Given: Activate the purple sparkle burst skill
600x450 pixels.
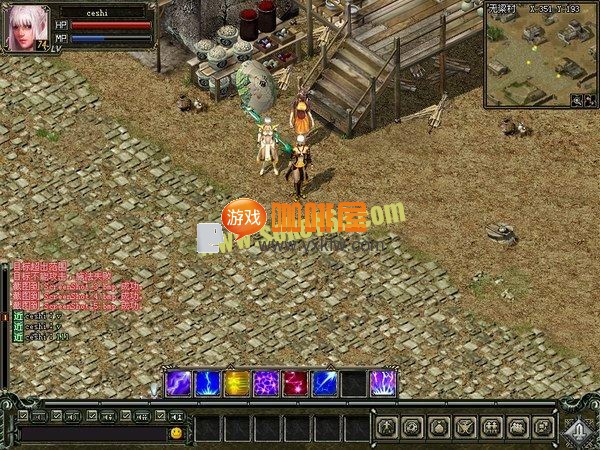Looking at the screenshot, I should pyautogui.click(x=266, y=384).
